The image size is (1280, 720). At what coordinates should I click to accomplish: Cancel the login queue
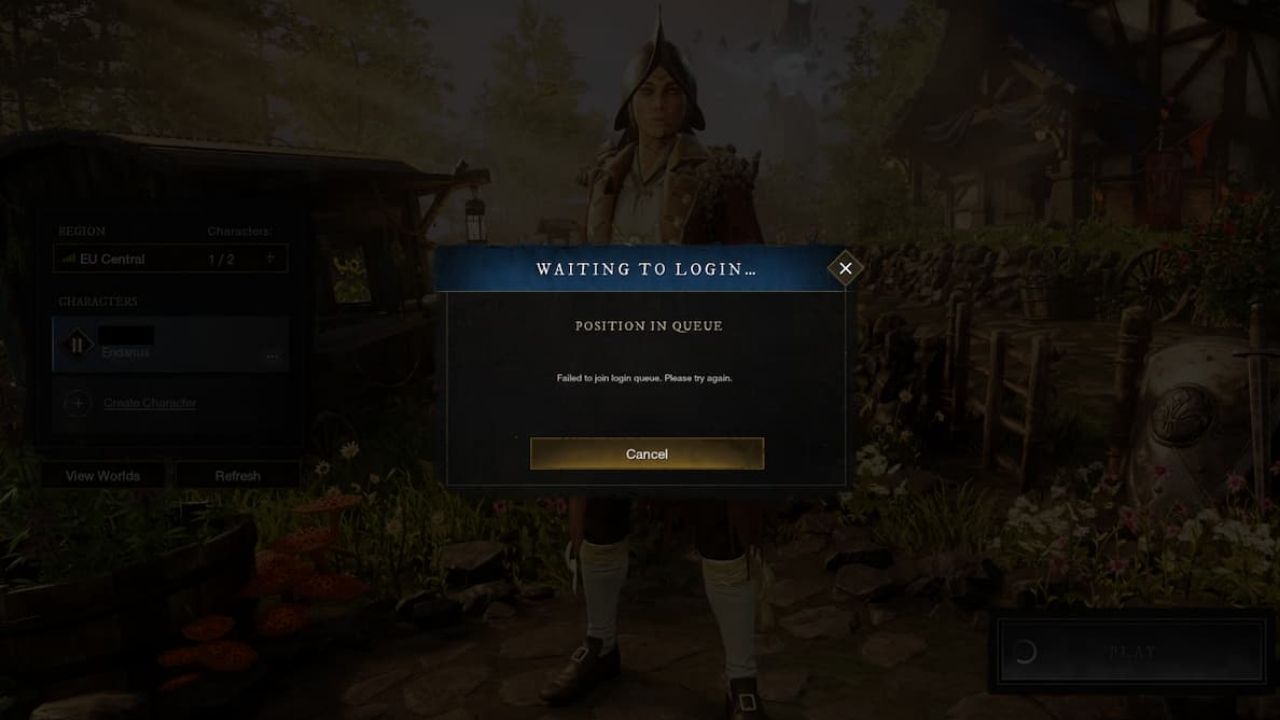tap(646, 454)
